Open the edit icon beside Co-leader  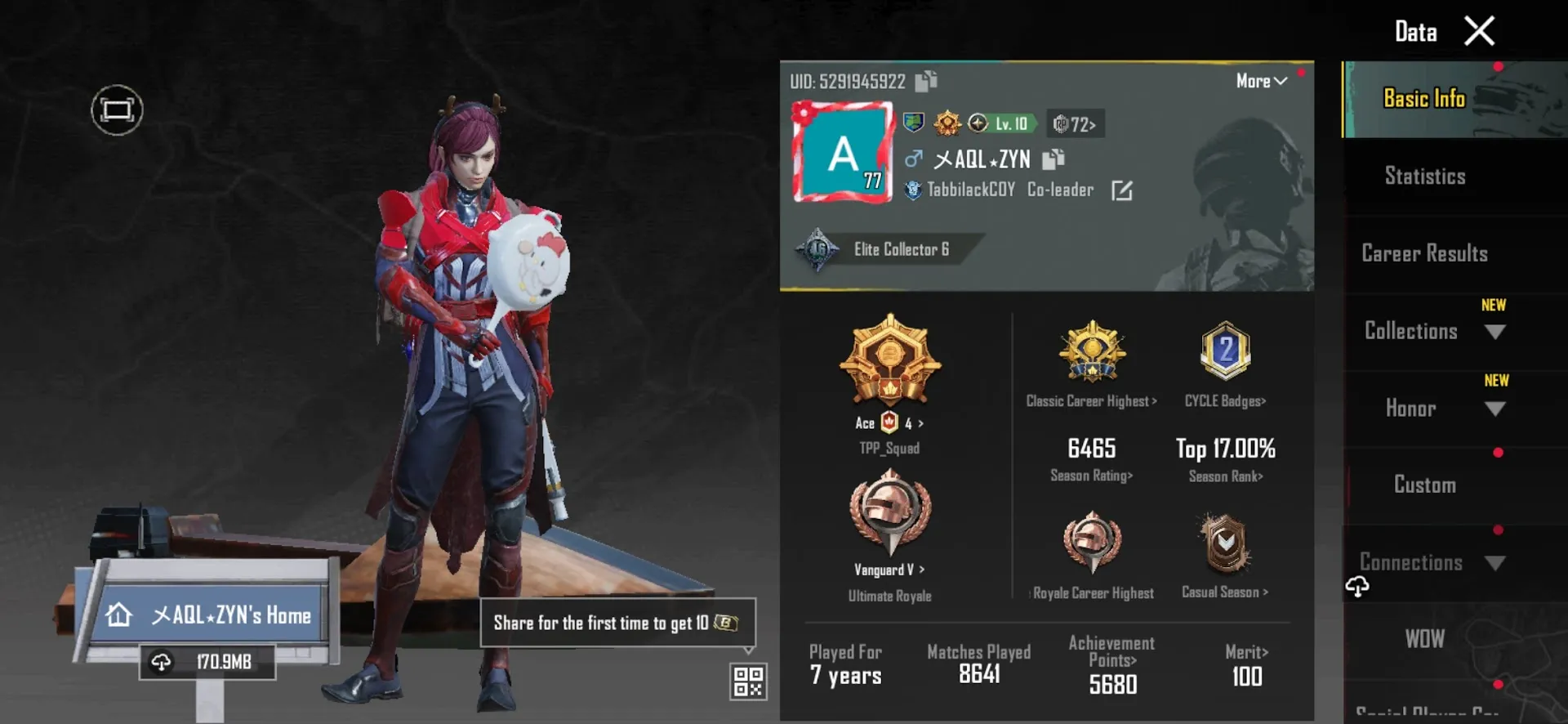1123,190
